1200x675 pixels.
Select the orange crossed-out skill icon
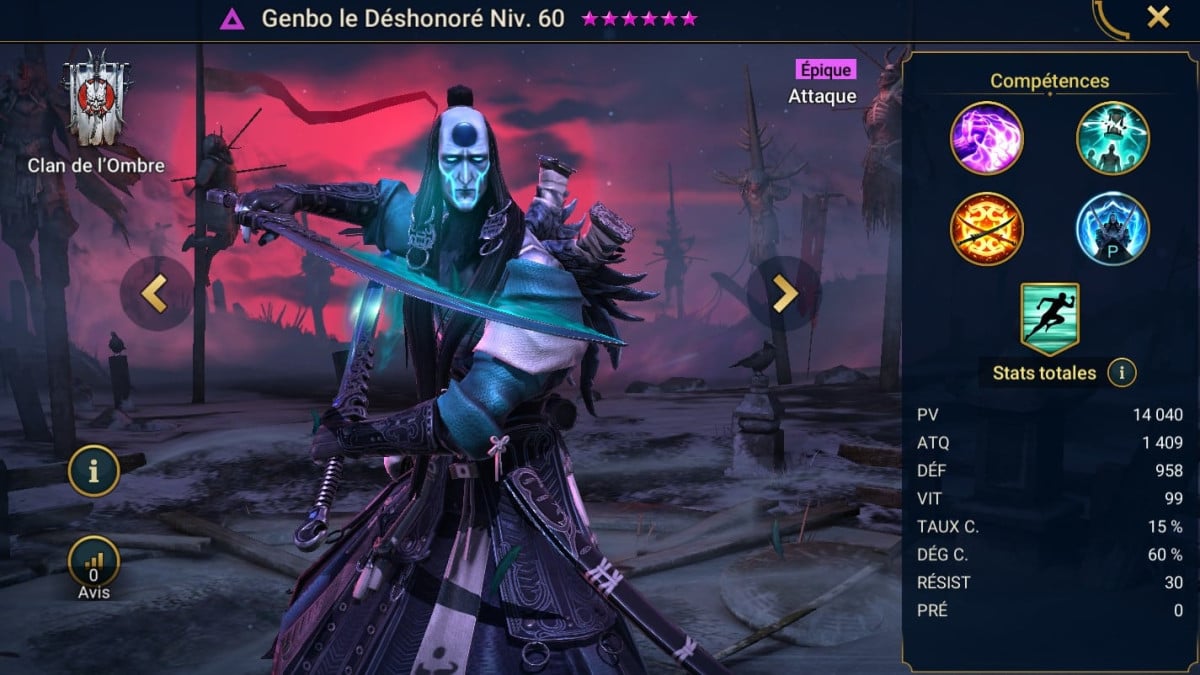pyautogui.click(x=986, y=228)
